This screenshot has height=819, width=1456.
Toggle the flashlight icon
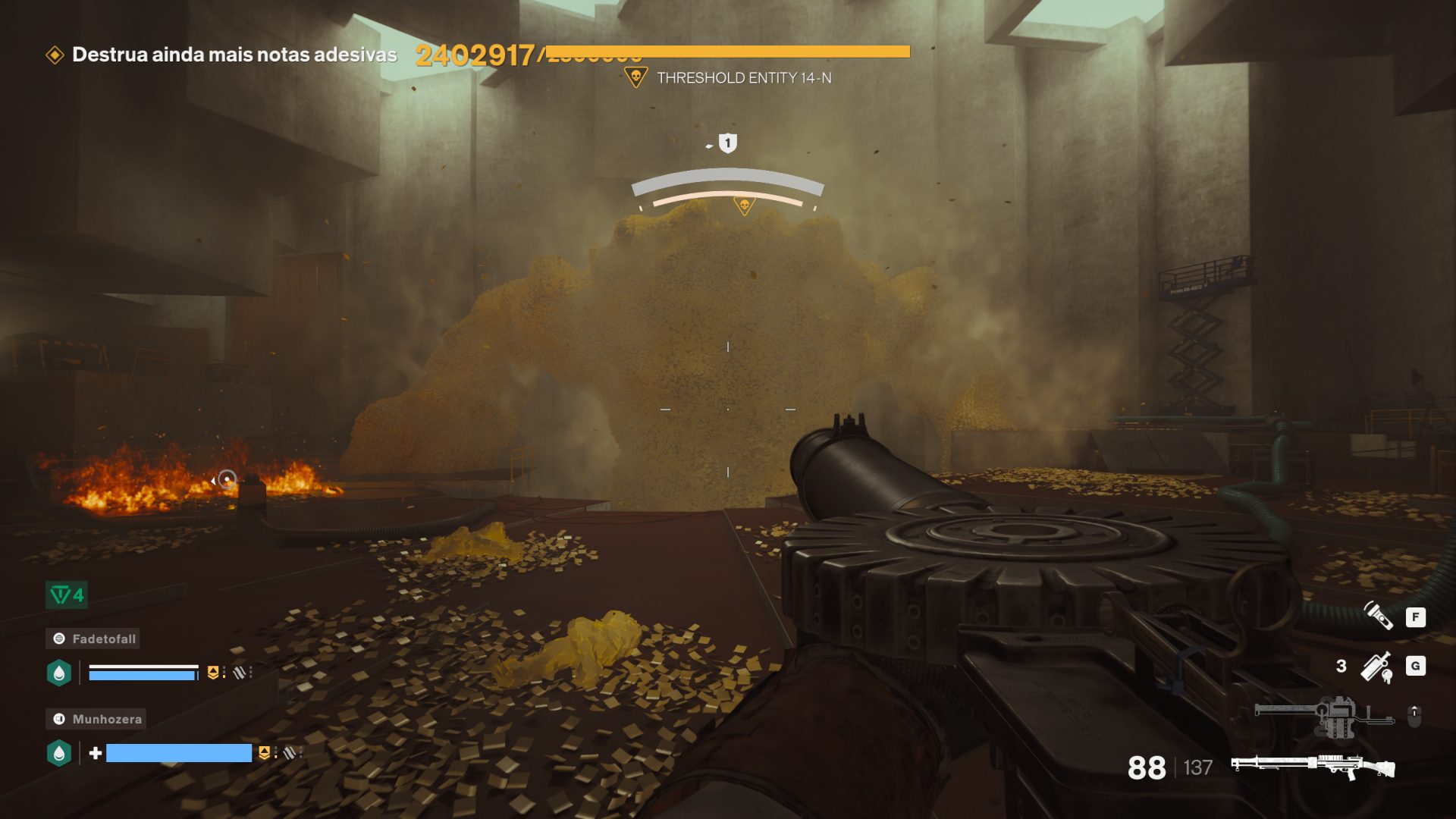(1378, 616)
